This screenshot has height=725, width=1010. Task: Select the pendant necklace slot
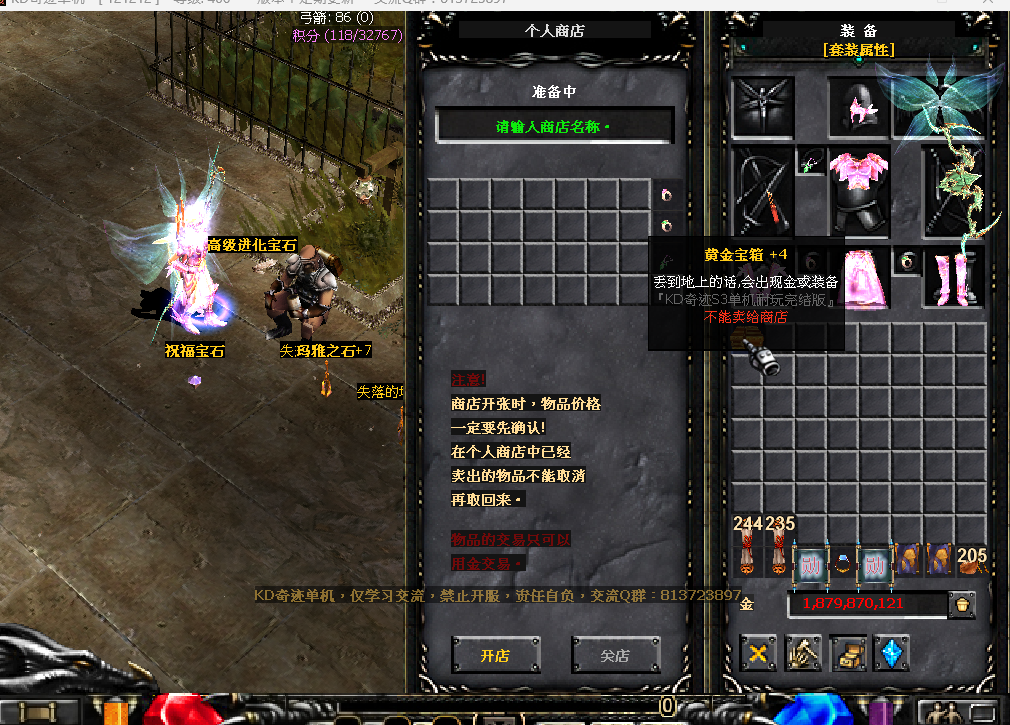811,162
